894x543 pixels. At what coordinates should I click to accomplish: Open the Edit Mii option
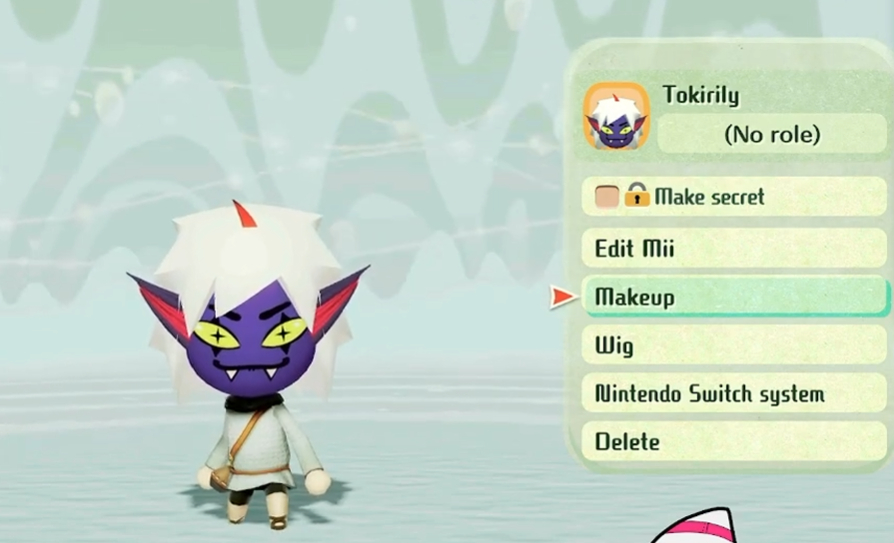733,248
